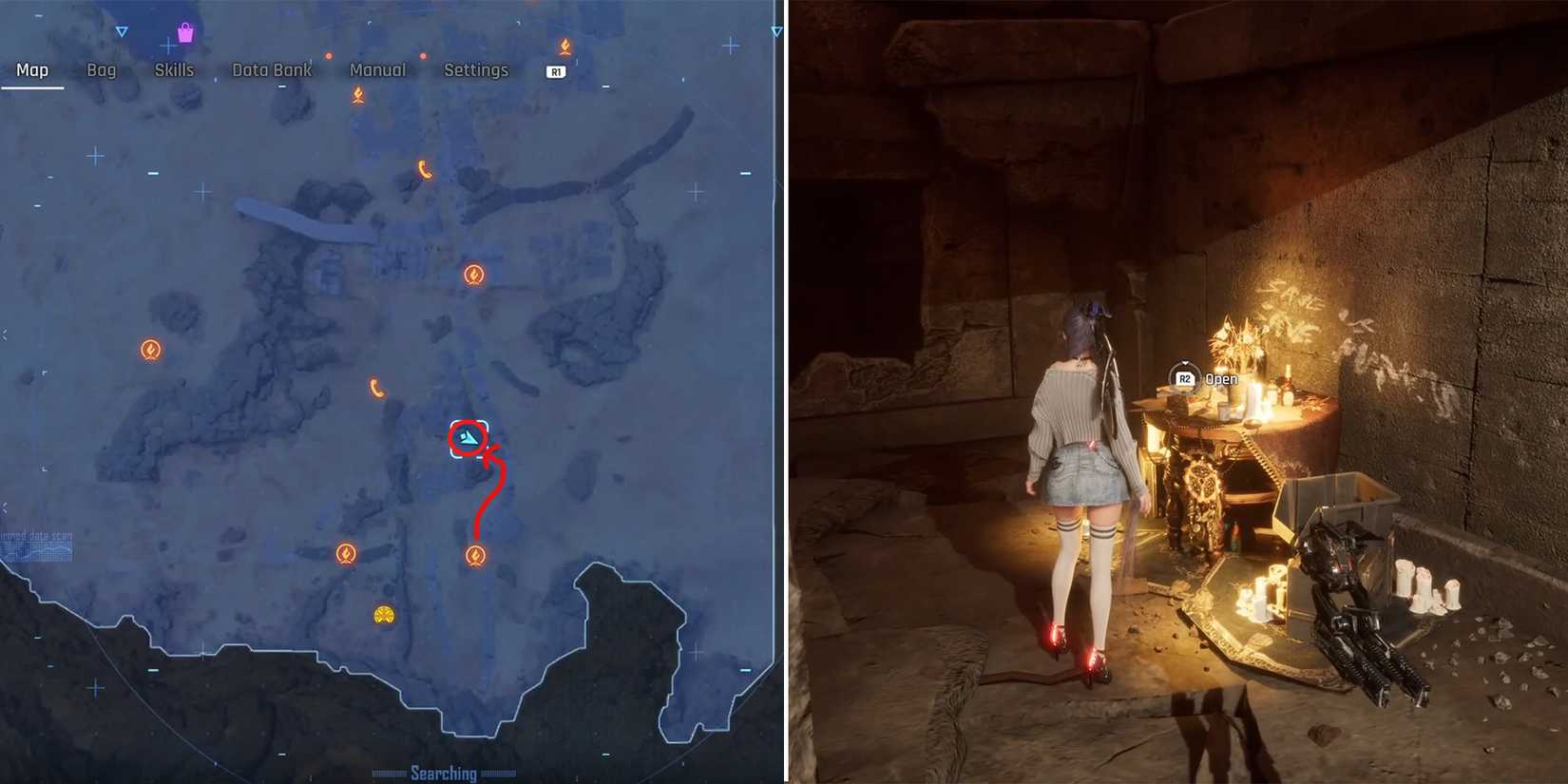This screenshot has height=784, width=1568.
Task: Click the small blue triangle marker near map top-left
Action: 121,31
